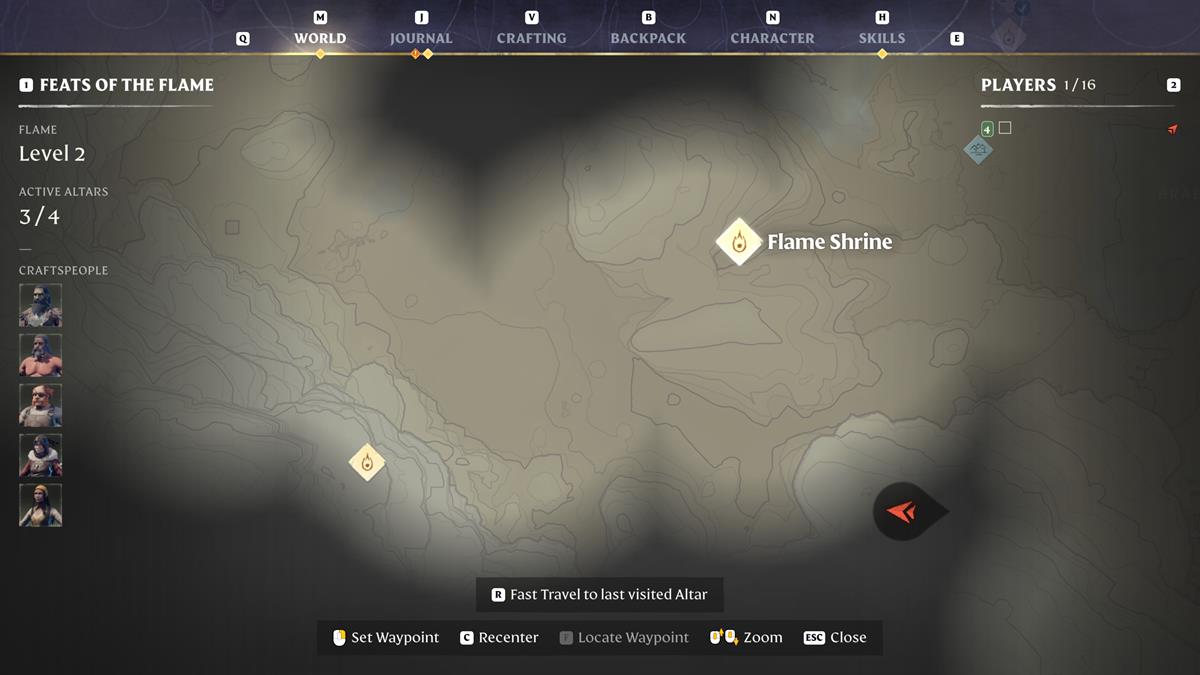The image size is (1200, 675).
Task: Close the map screen
Action: point(835,637)
